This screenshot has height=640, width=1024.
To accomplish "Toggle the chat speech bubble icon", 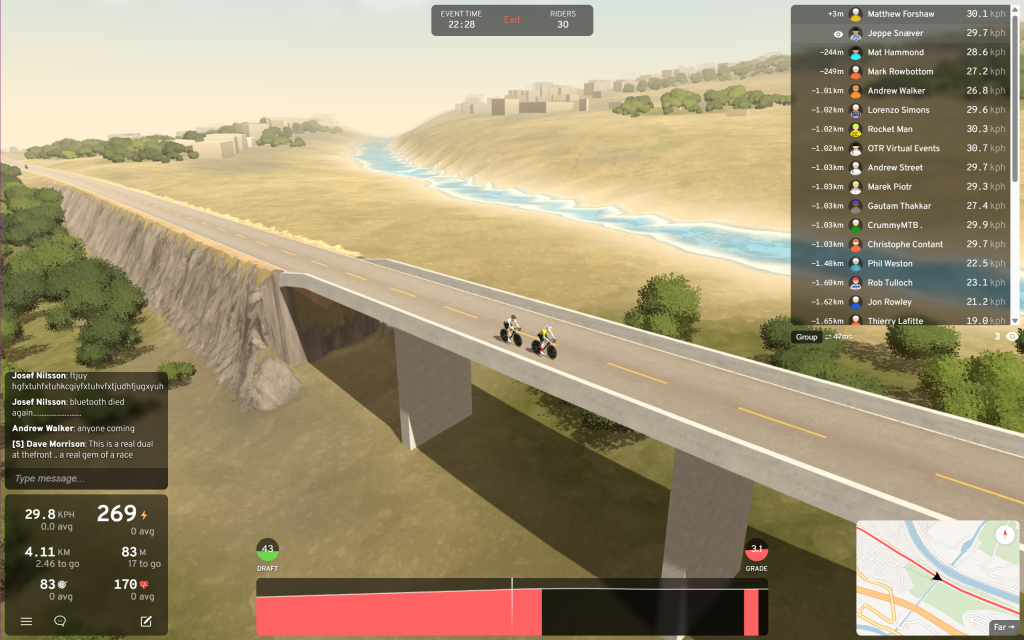I will click(60, 621).
